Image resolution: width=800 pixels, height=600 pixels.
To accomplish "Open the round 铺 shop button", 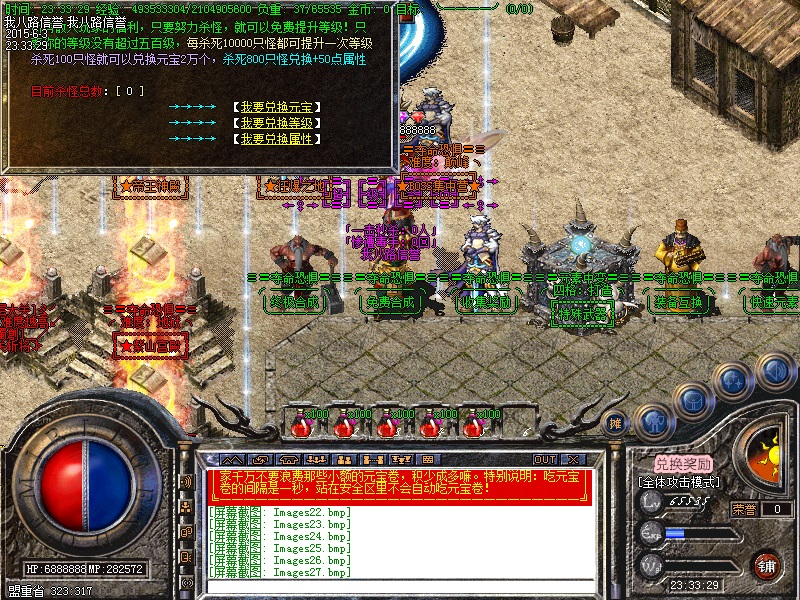I will pyautogui.click(x=766, y=564).
